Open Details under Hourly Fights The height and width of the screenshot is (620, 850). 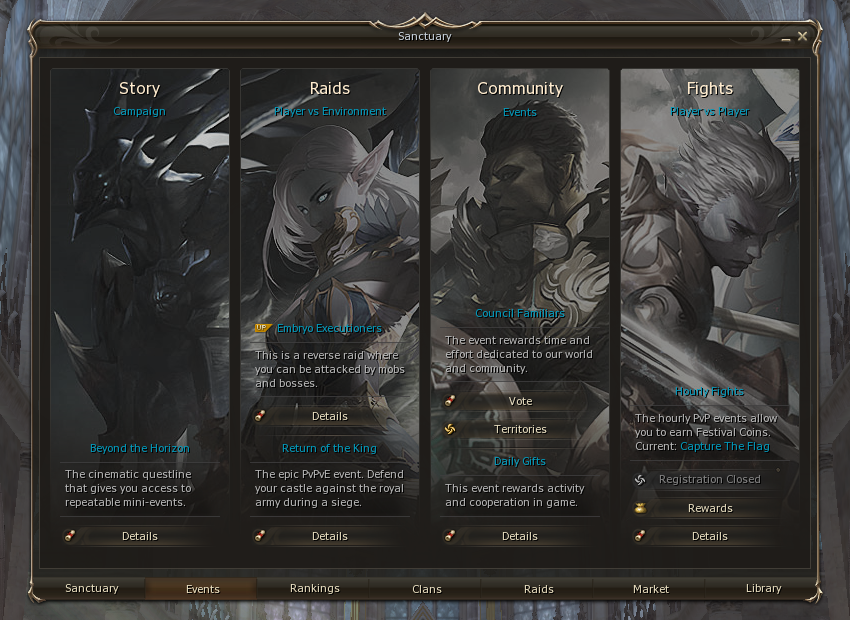pyautogui.click(x=709, y=536)
